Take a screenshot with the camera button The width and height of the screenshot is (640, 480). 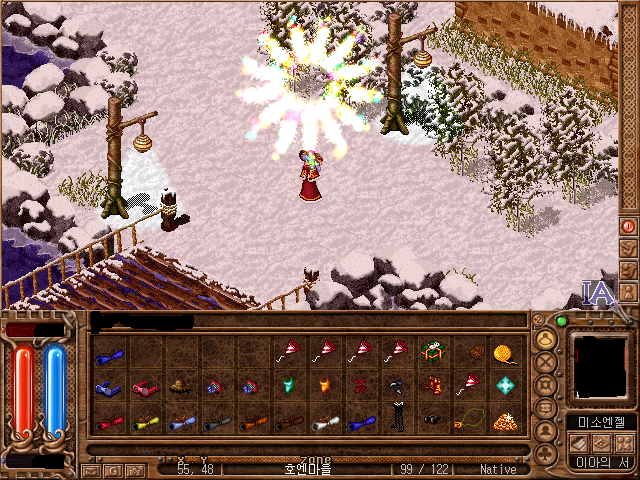click(133, 470)
